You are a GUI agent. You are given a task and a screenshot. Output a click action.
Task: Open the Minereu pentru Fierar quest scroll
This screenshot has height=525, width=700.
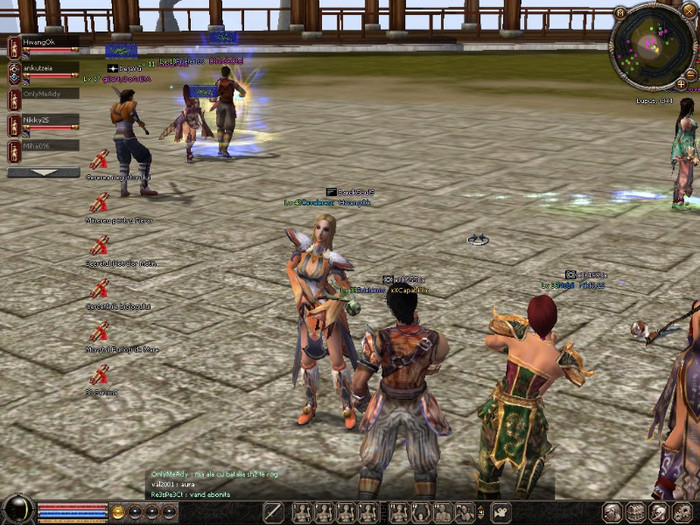click(x=99, y=203)
